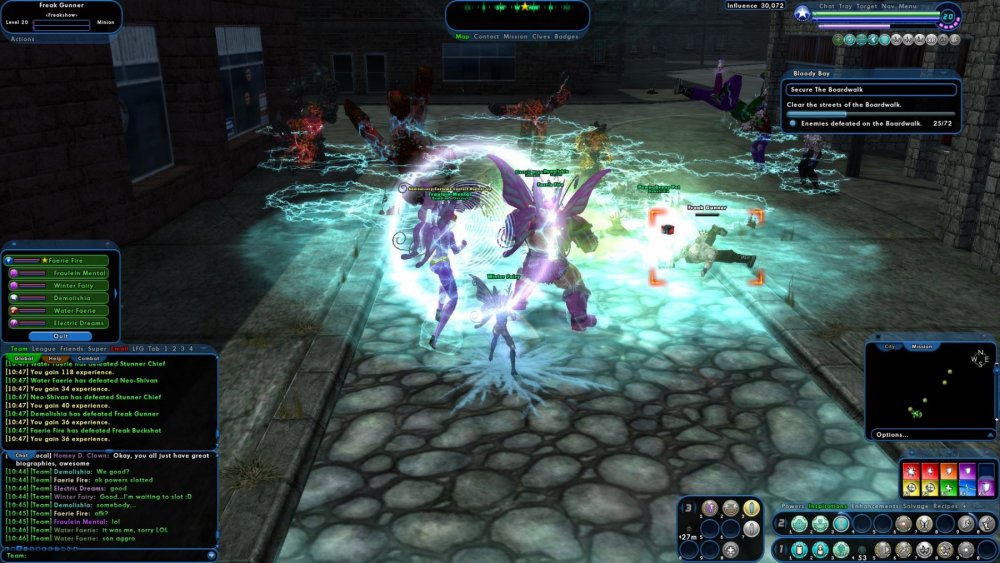Quit the team with the Quit button
The image size is (1000, 563).
point(62,336)
